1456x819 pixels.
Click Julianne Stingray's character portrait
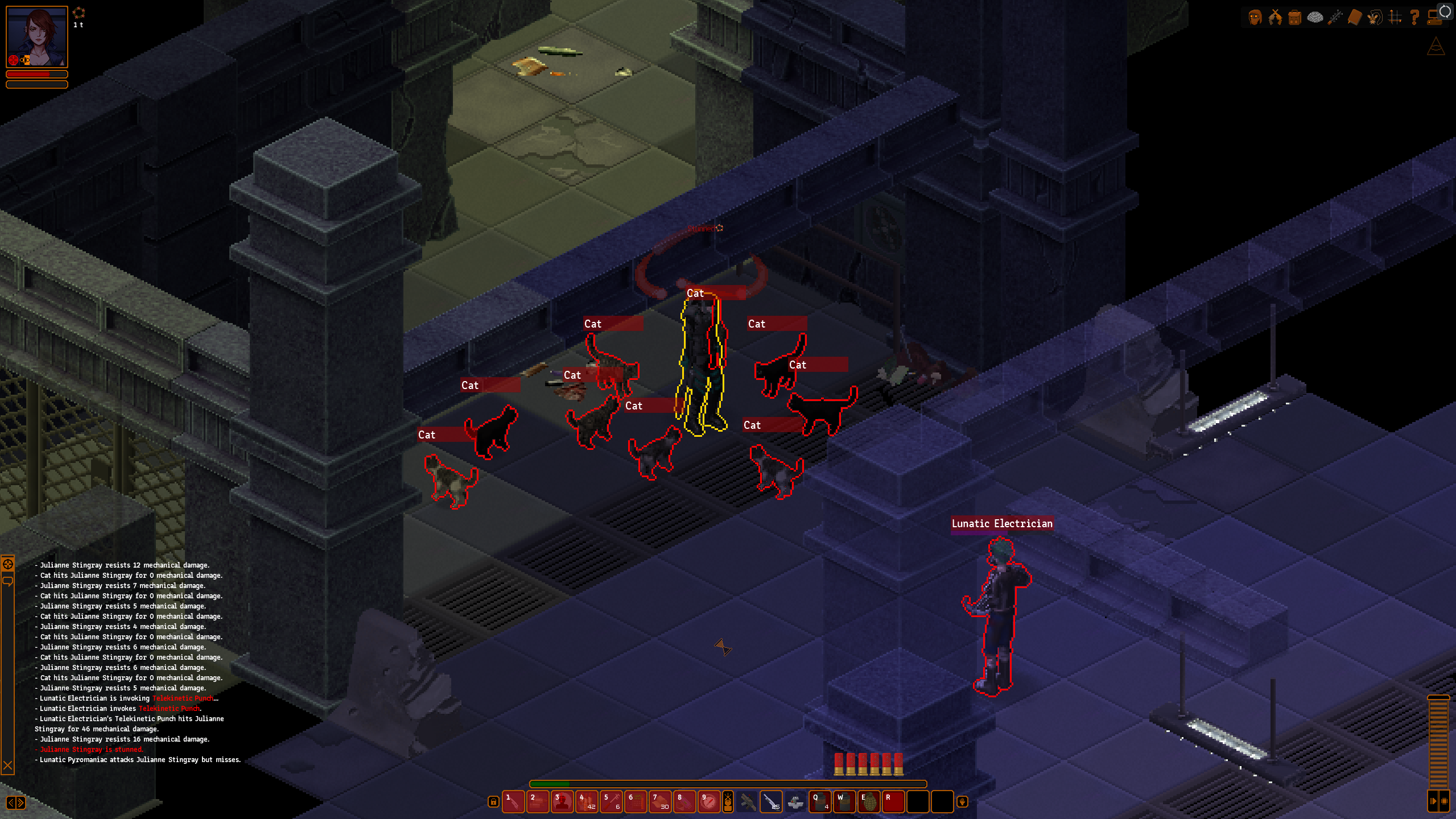37,37
